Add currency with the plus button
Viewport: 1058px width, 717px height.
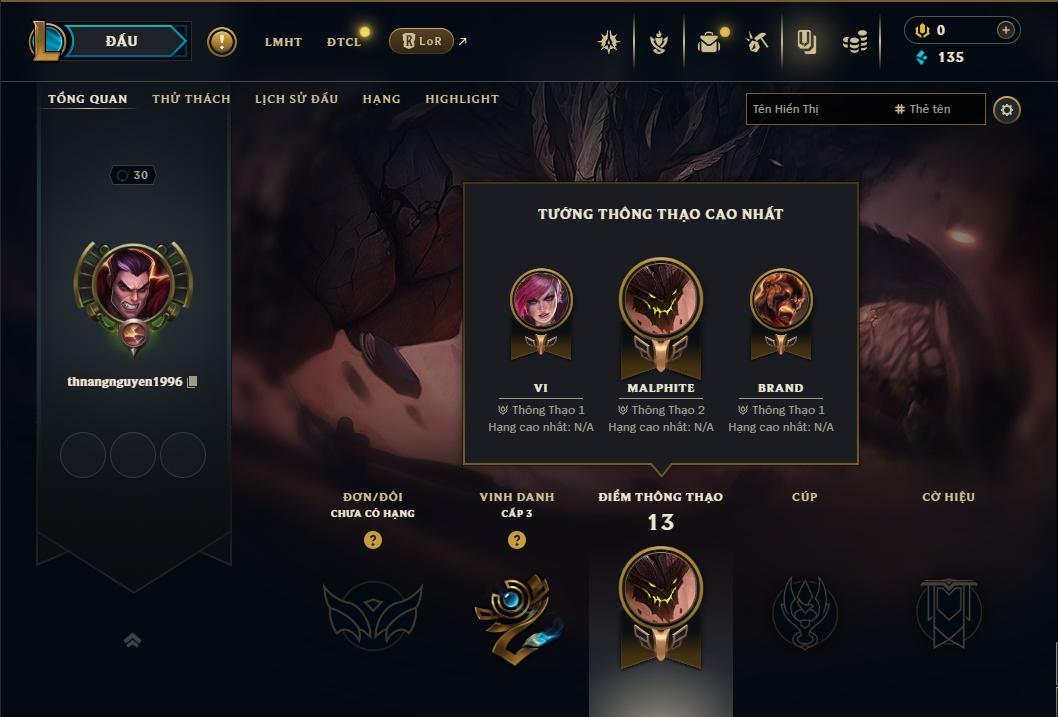[x=1006, y=30]
